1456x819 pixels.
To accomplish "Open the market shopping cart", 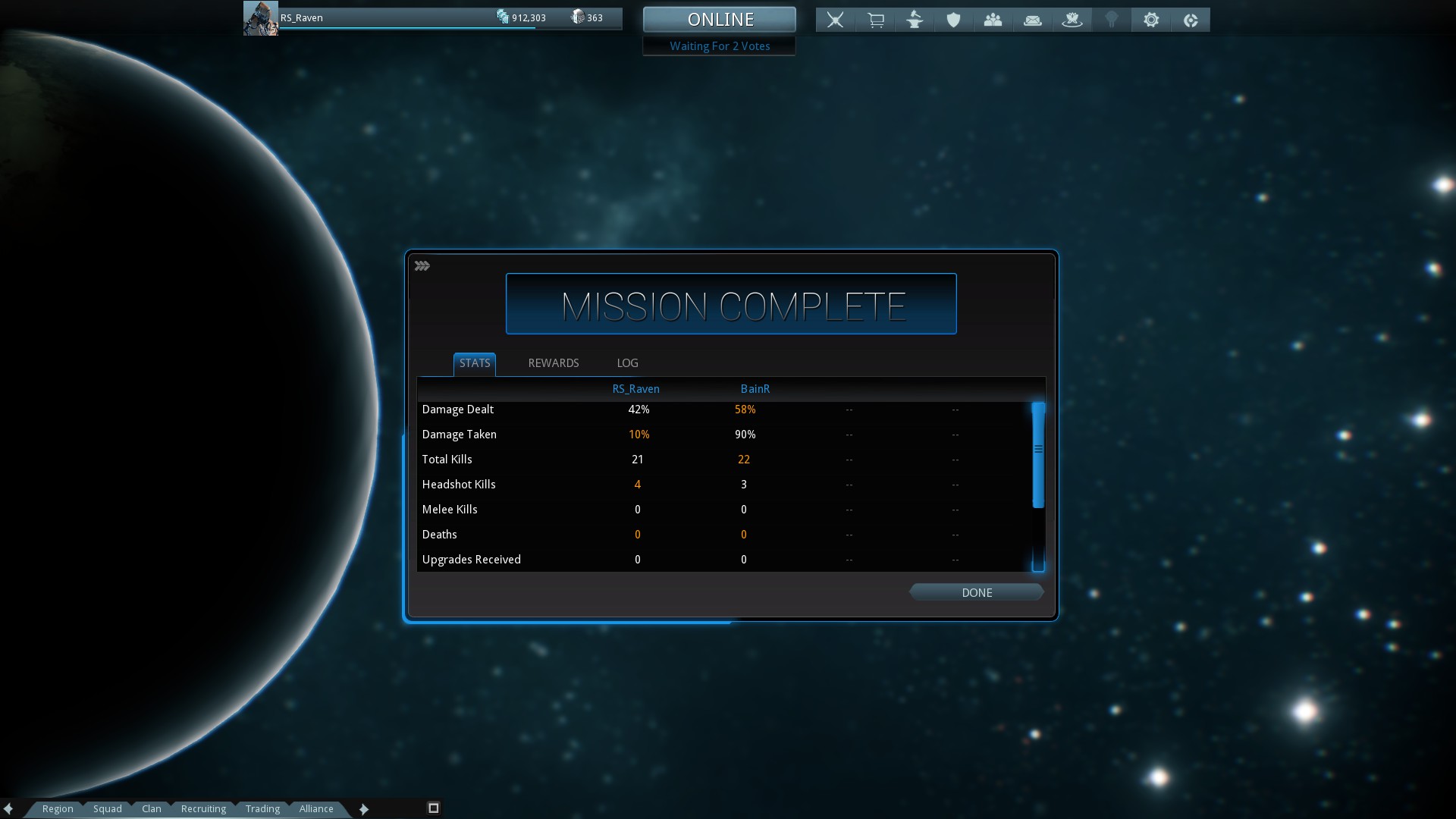I will point(875,20).
